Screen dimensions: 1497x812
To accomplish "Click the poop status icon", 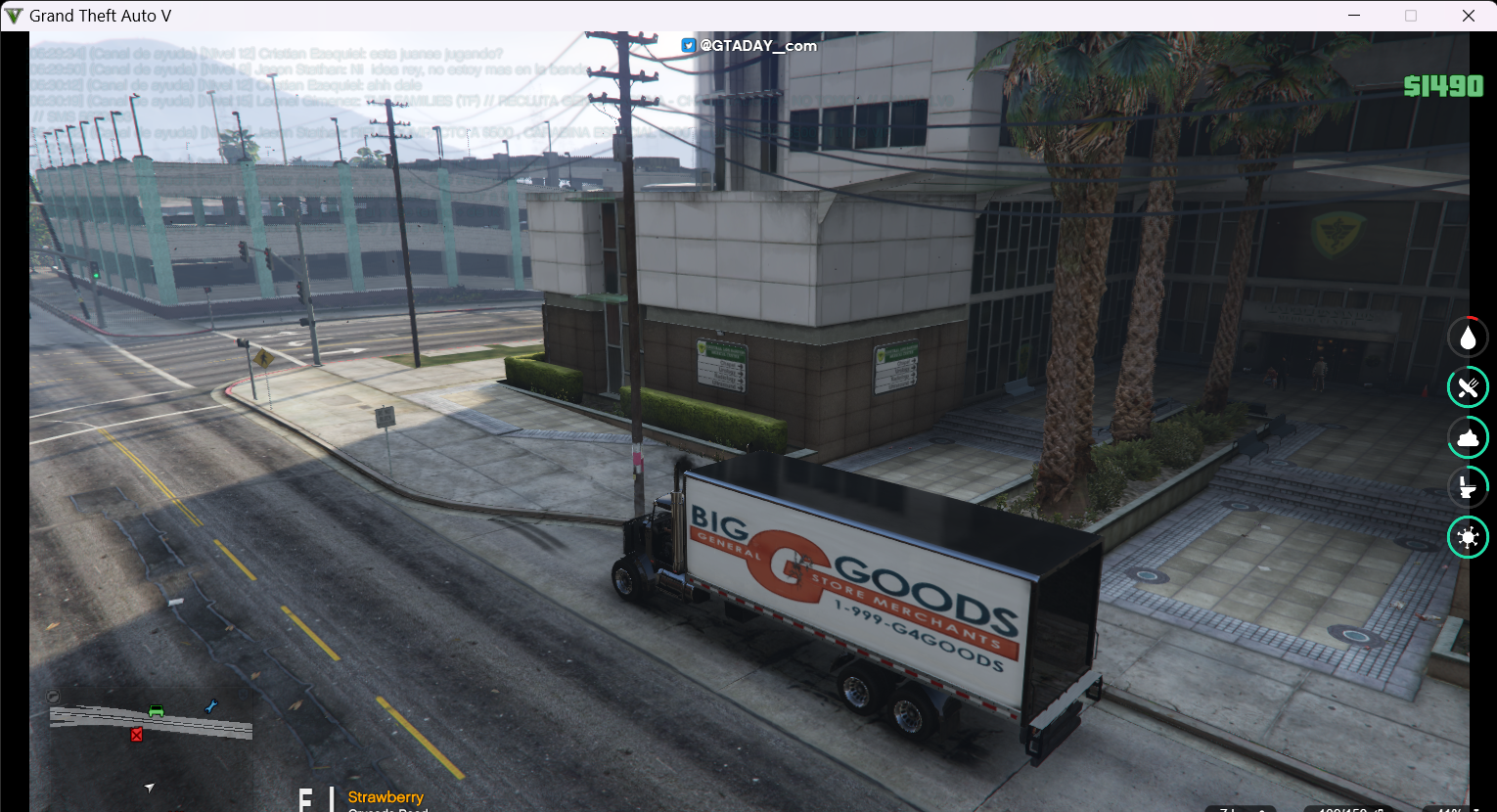I will (1468, 437).
